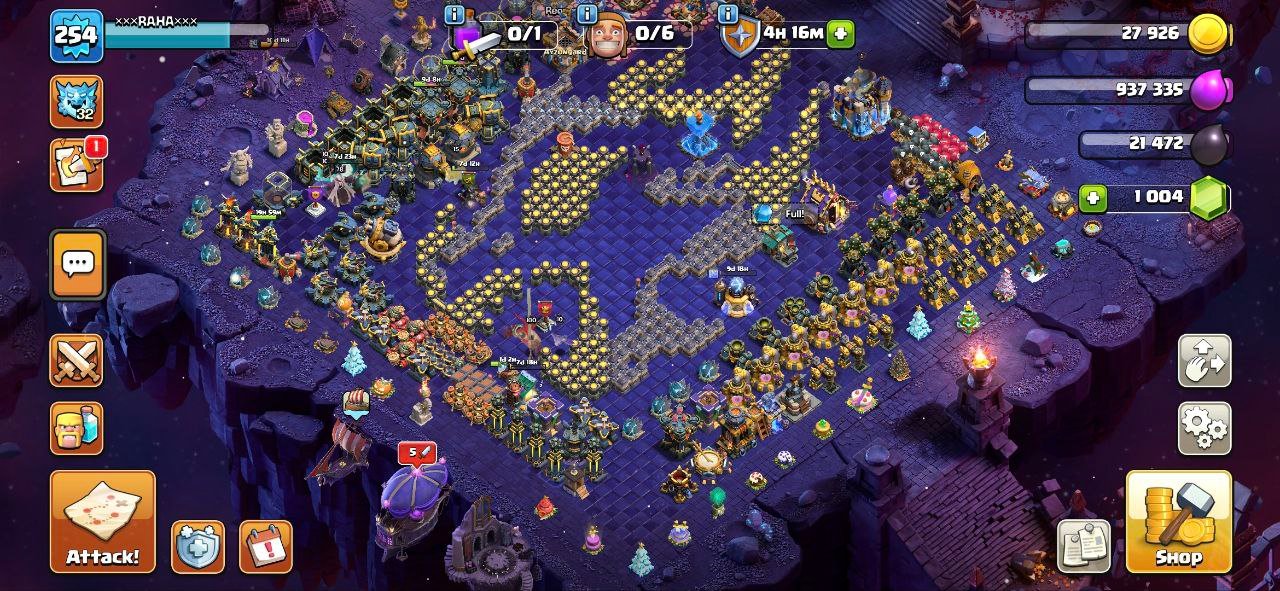This screenshot has width=1280, height=591.
Task: Open player profile via level 254 badge
Action: (x=76, y=35)
